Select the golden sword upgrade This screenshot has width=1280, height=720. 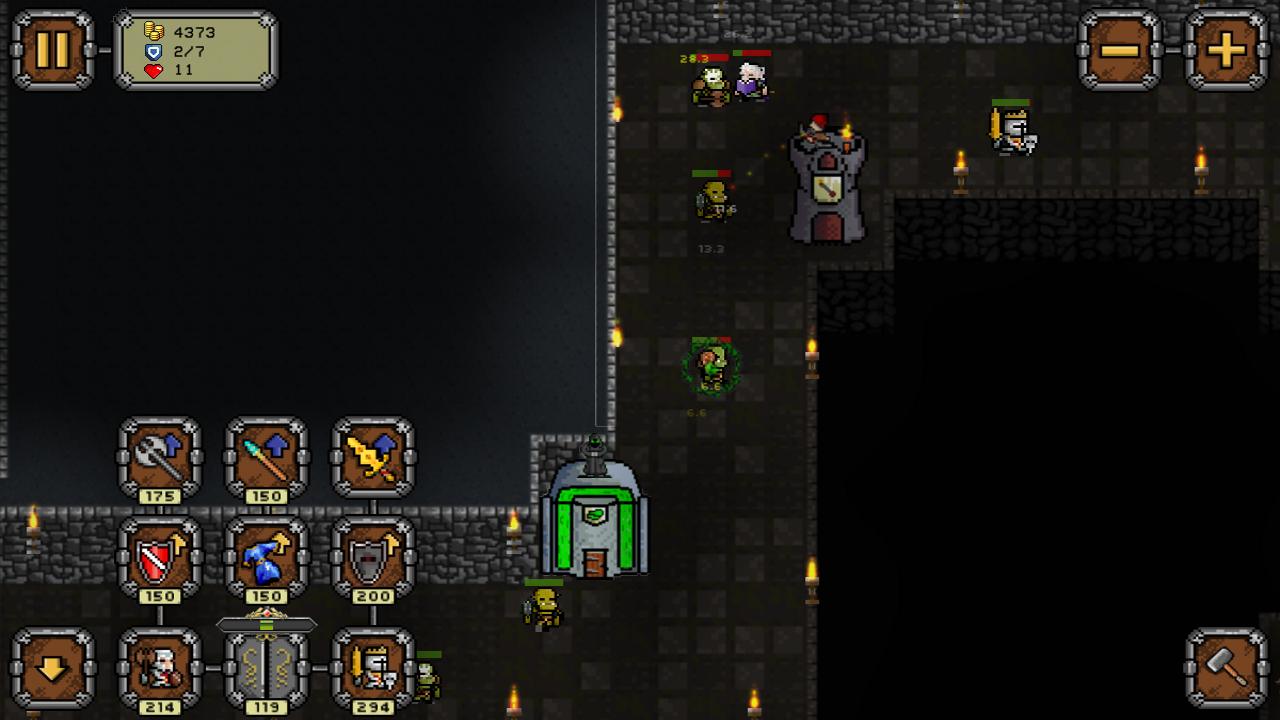(x=371, y=459)
